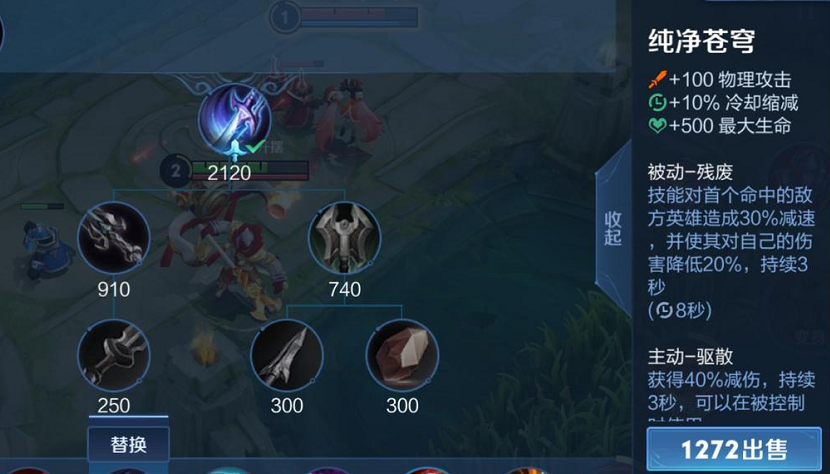Select the 740 gold armor component
This screenshot has height=474, width=830.
pyautogui.click(x=344, y=238)
